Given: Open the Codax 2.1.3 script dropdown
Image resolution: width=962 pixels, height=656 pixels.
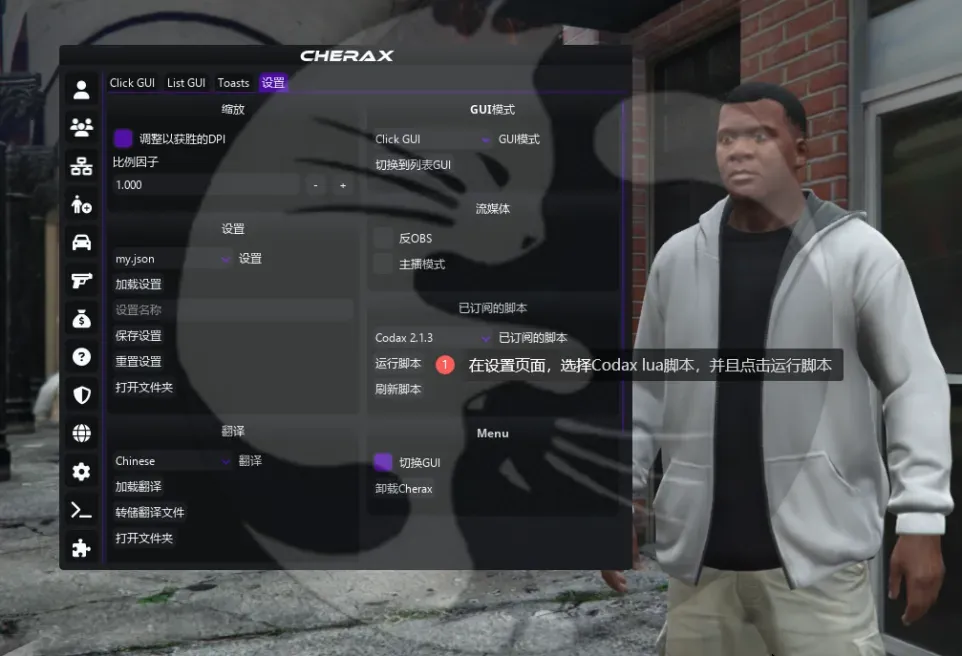Looking at the screenshot, I should coord(432,338).
